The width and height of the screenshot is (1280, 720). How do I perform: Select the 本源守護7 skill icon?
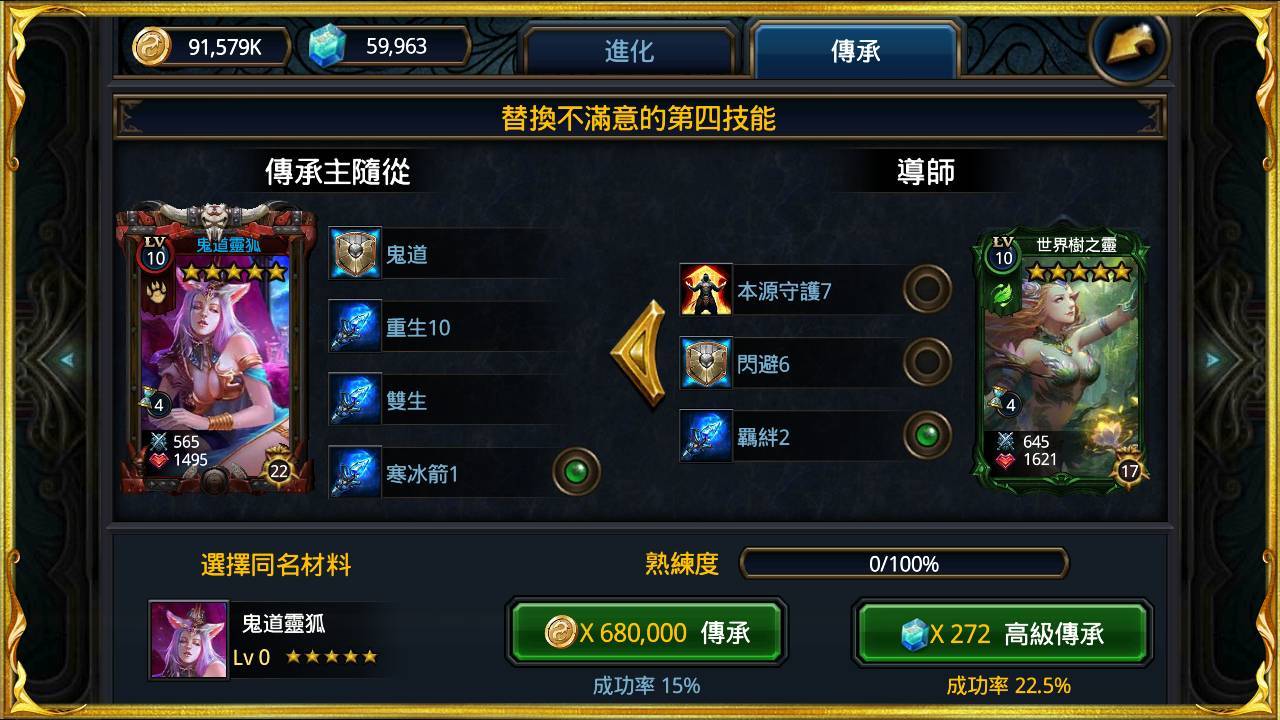click(x=706, y=289)
